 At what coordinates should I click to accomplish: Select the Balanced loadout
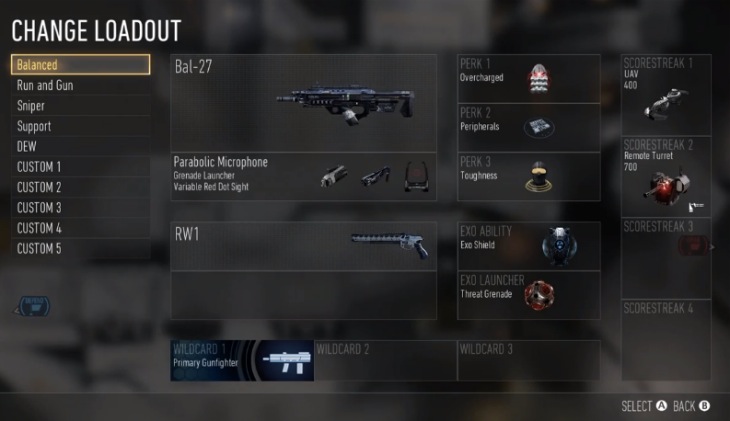[x=81, y=65]
